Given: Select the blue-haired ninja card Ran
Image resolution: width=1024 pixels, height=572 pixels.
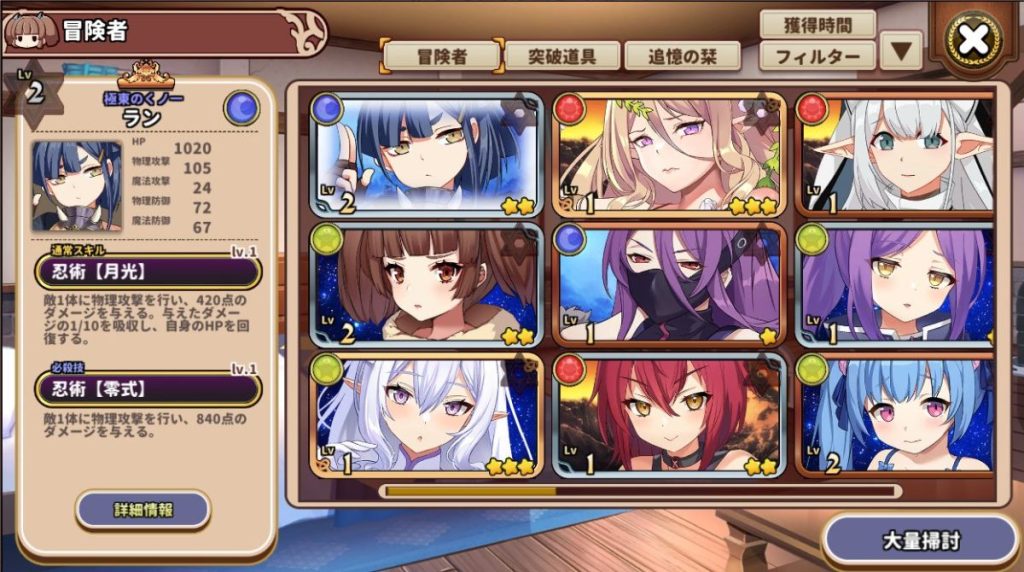Looking at the screenshot, I should (x=428, y=155).
